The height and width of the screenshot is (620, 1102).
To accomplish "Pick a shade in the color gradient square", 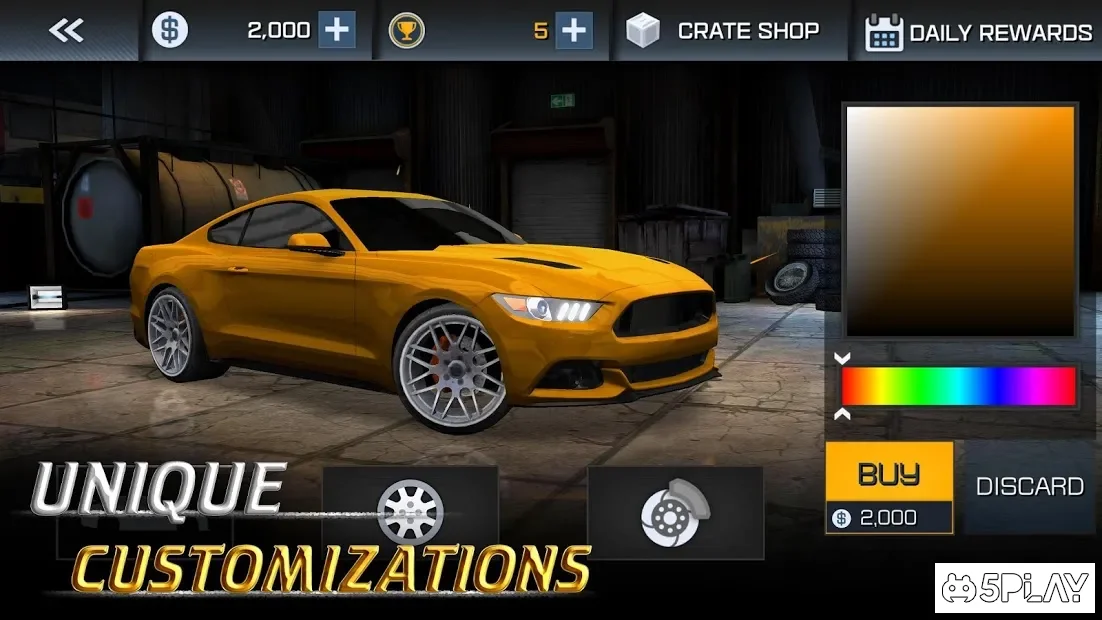I will (960, 220).
